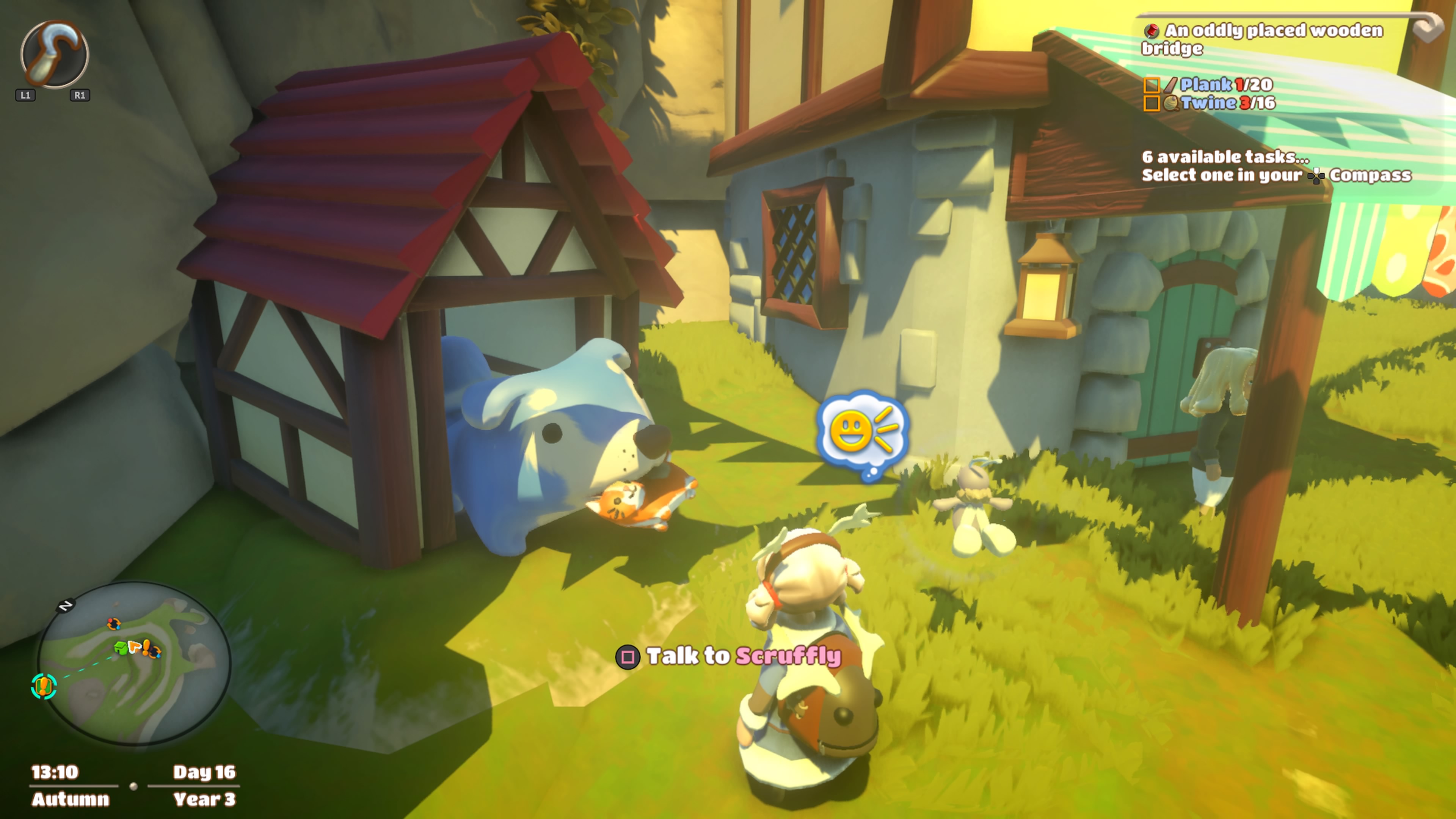This screenshot has height=819, width=1456.
Task: Click the green cube marker on the minimap
Action: pyautogui.click(x=120, y=648)
